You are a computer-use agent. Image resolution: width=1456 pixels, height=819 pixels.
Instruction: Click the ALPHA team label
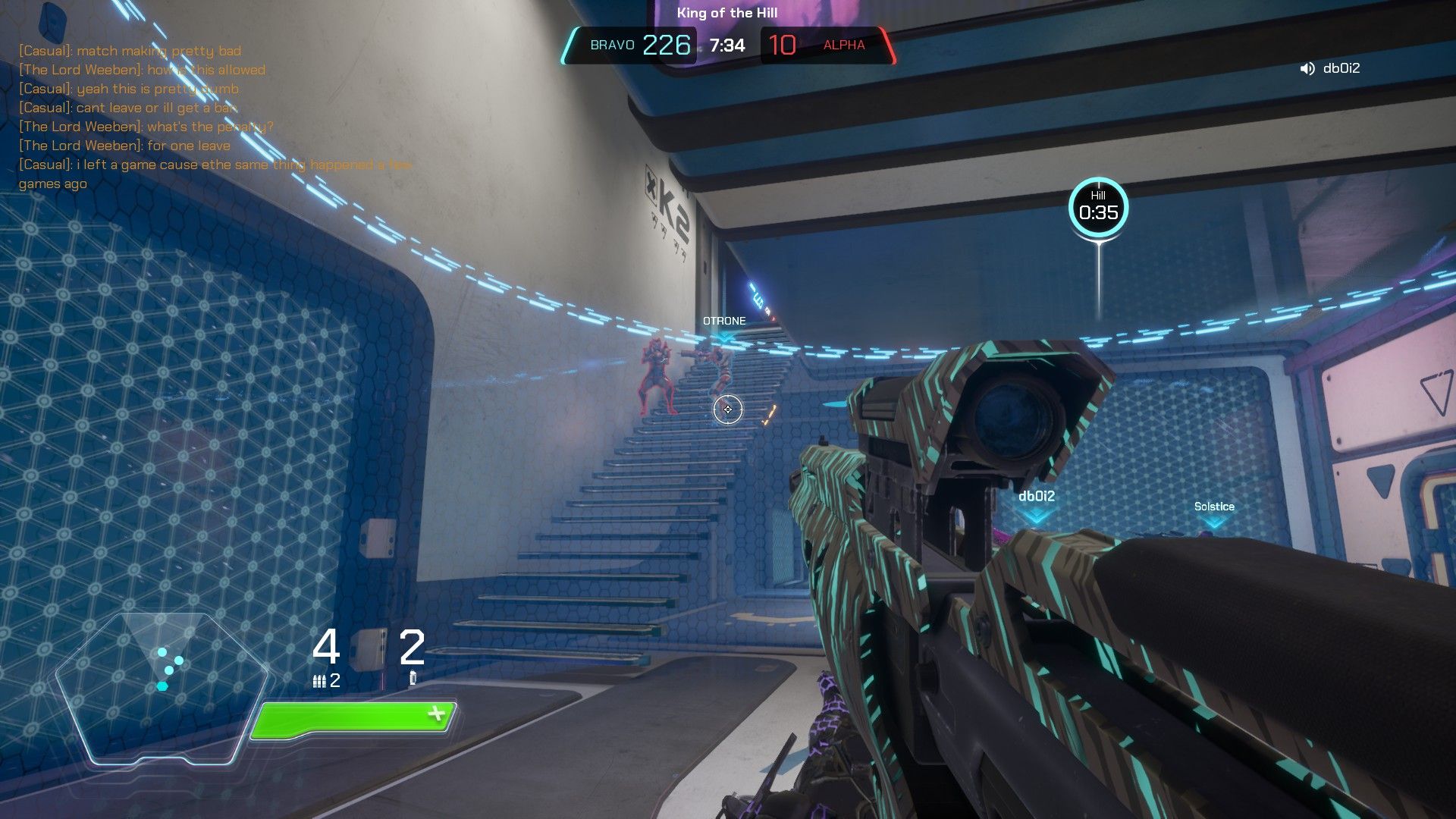pos(843,45)
